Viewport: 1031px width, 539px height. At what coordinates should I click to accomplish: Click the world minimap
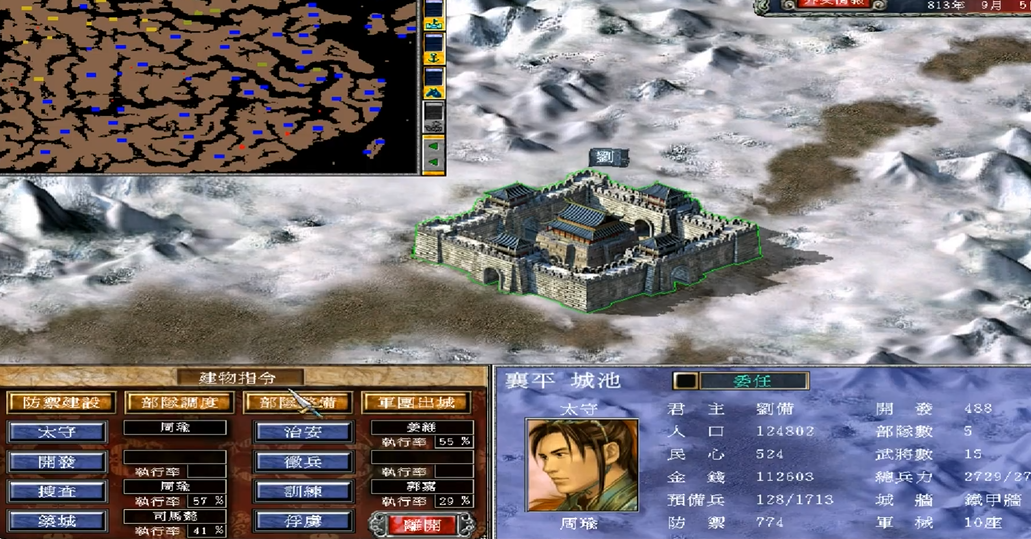tap(200, 85)
